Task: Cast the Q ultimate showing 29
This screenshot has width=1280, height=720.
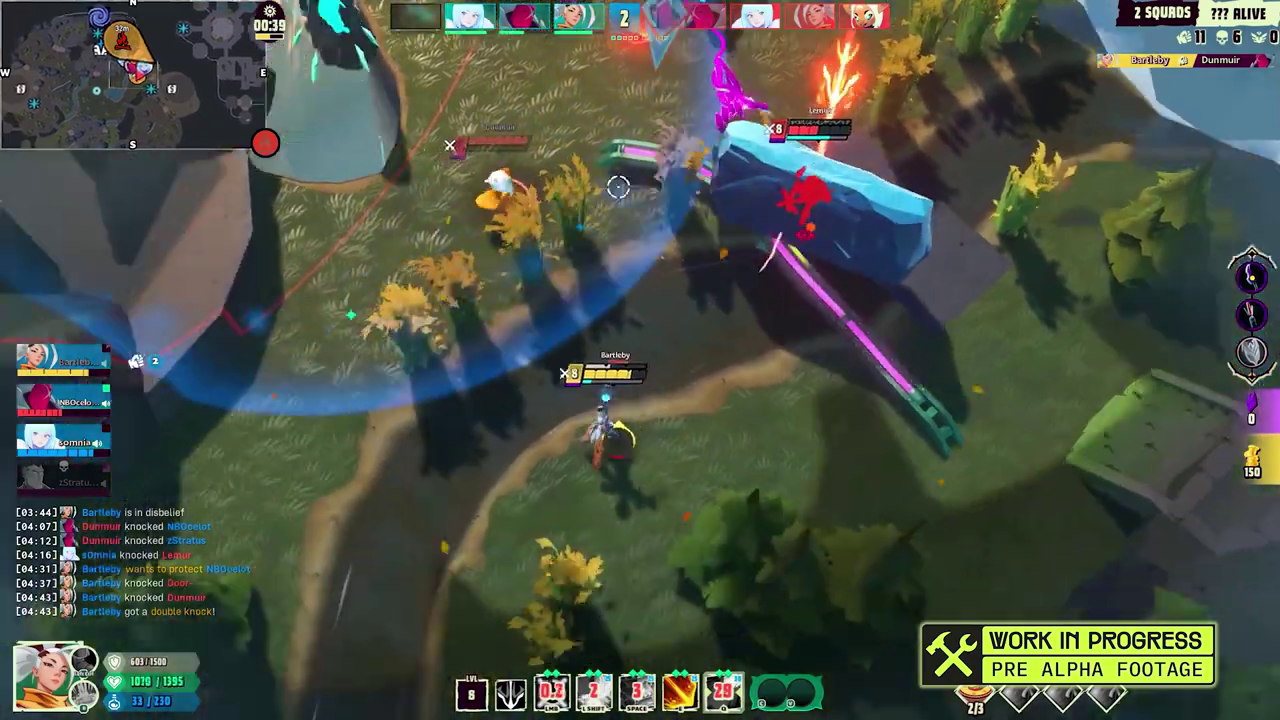Action: (723, 693)
